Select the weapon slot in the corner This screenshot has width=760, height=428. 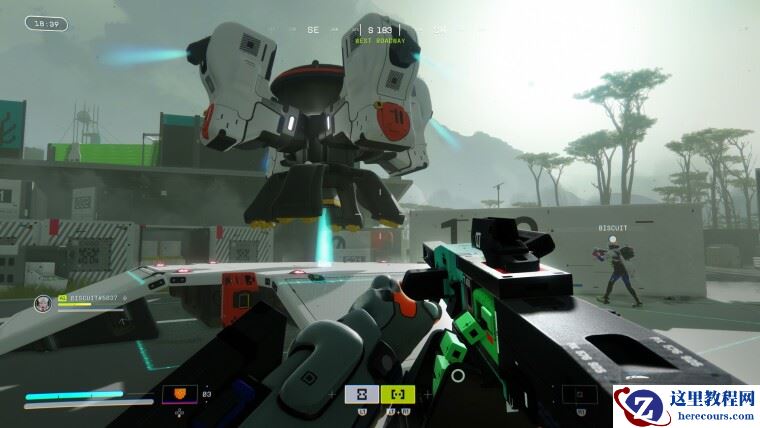pos(580,395)
